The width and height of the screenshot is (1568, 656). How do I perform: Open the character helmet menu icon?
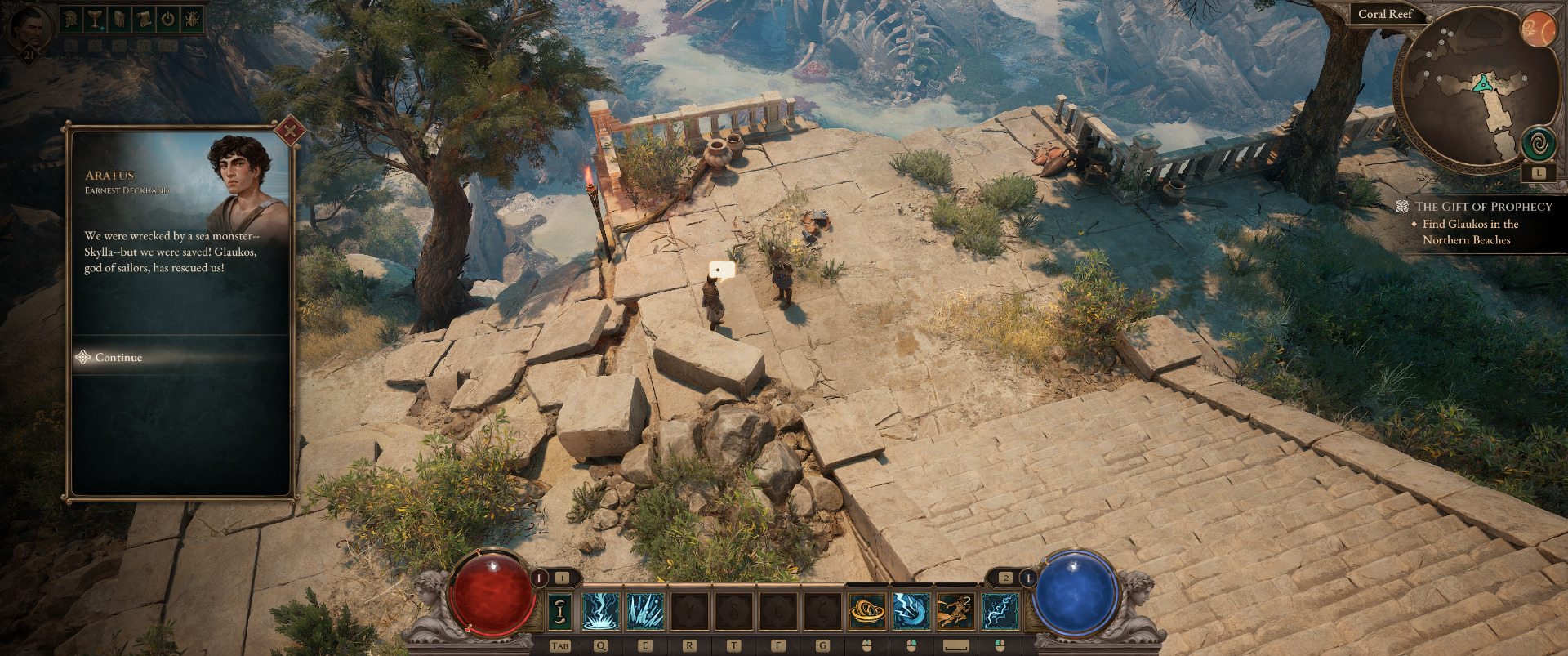pyautogui.click(x=71, y=19)
